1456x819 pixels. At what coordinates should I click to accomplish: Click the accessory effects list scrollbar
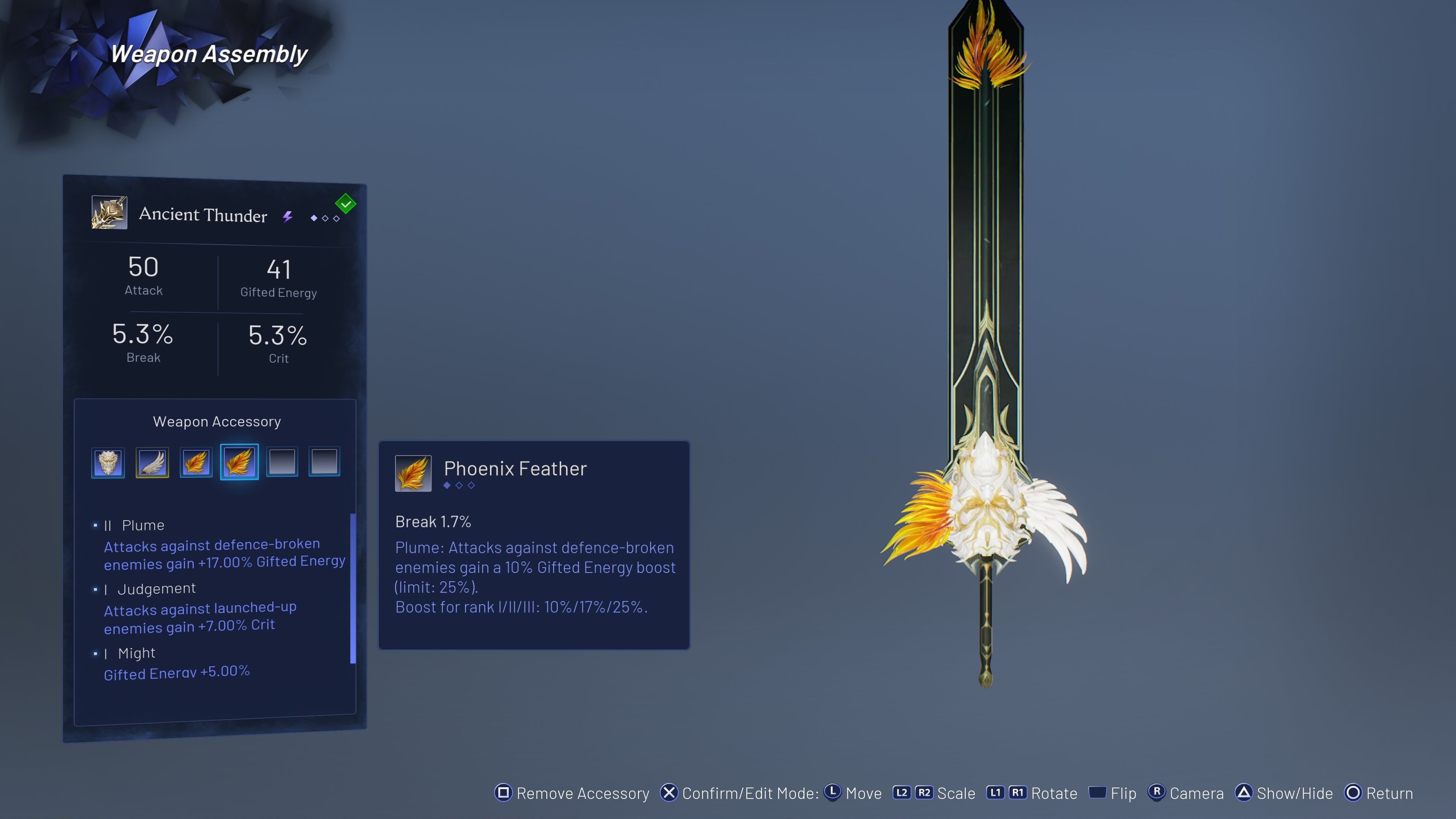tap(353, 588)
